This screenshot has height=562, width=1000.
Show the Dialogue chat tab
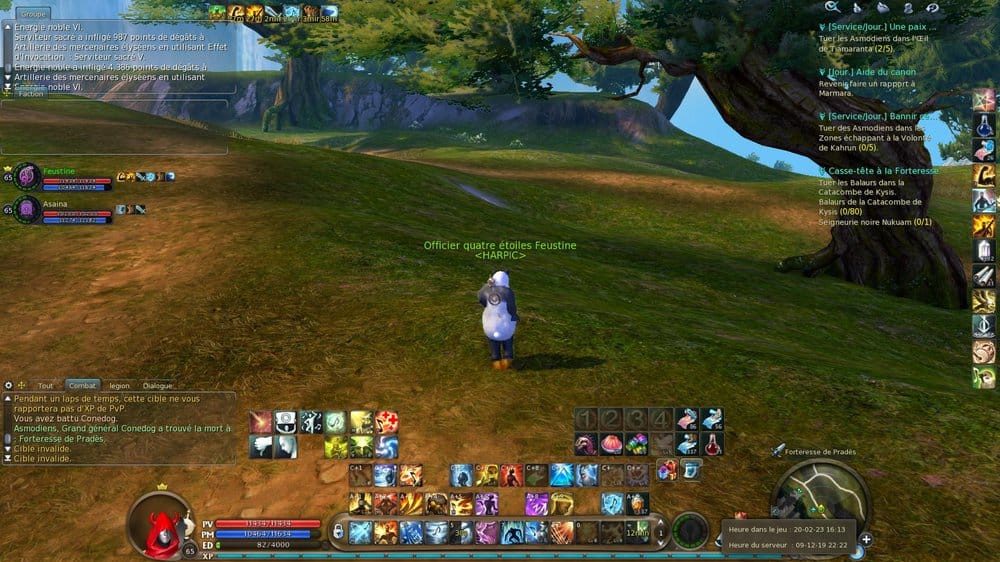(x=157, y=385)
